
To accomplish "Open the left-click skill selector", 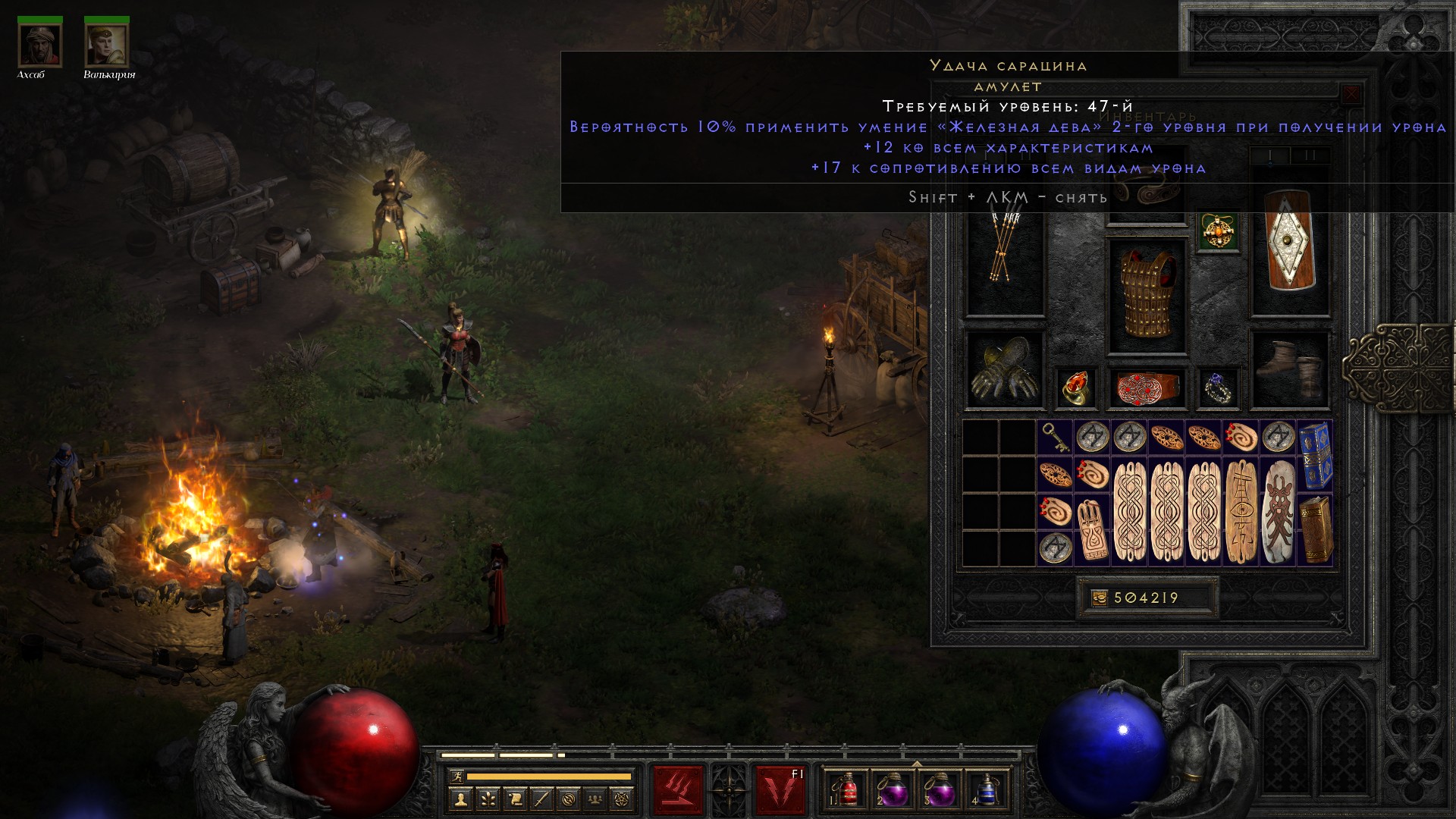I will tap(679, 789).
